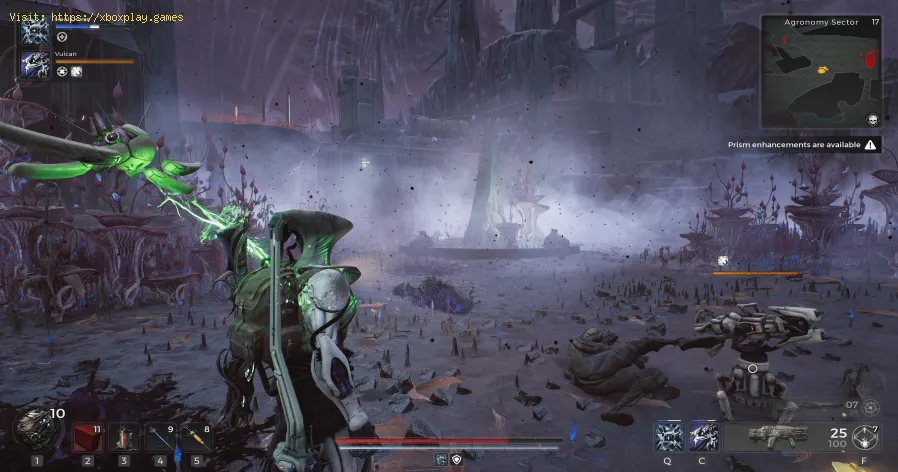898x472 pixels.
Task: Select the secondary weapon circular icon
Action: (x=870, y=407)
